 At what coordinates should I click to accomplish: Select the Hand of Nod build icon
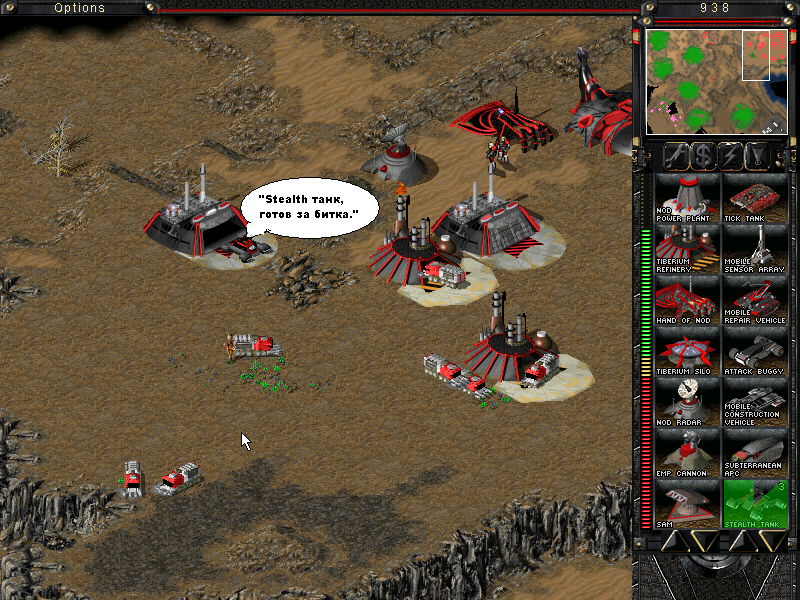coord(686,298)
